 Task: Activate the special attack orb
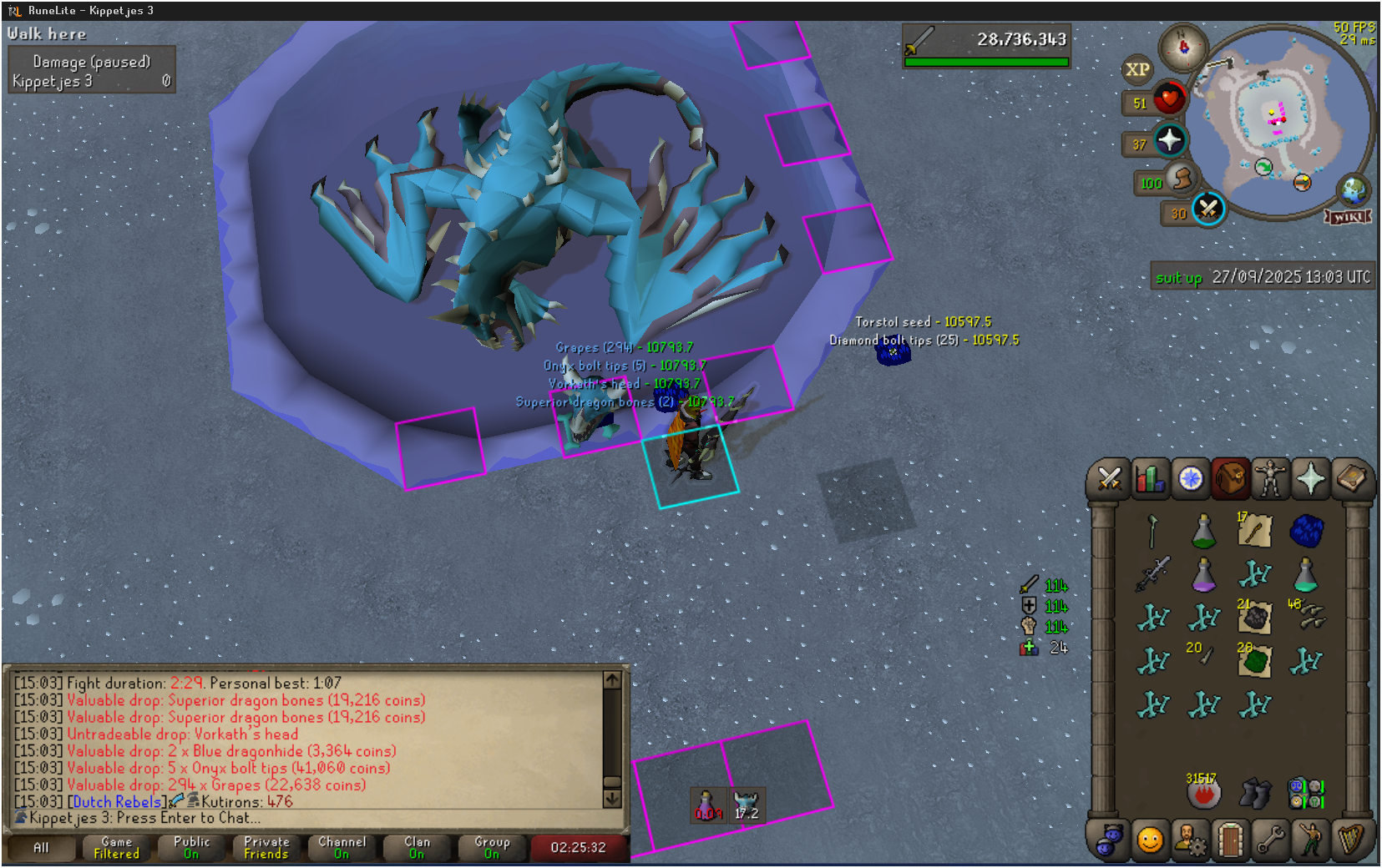(x=1207, y=209)
